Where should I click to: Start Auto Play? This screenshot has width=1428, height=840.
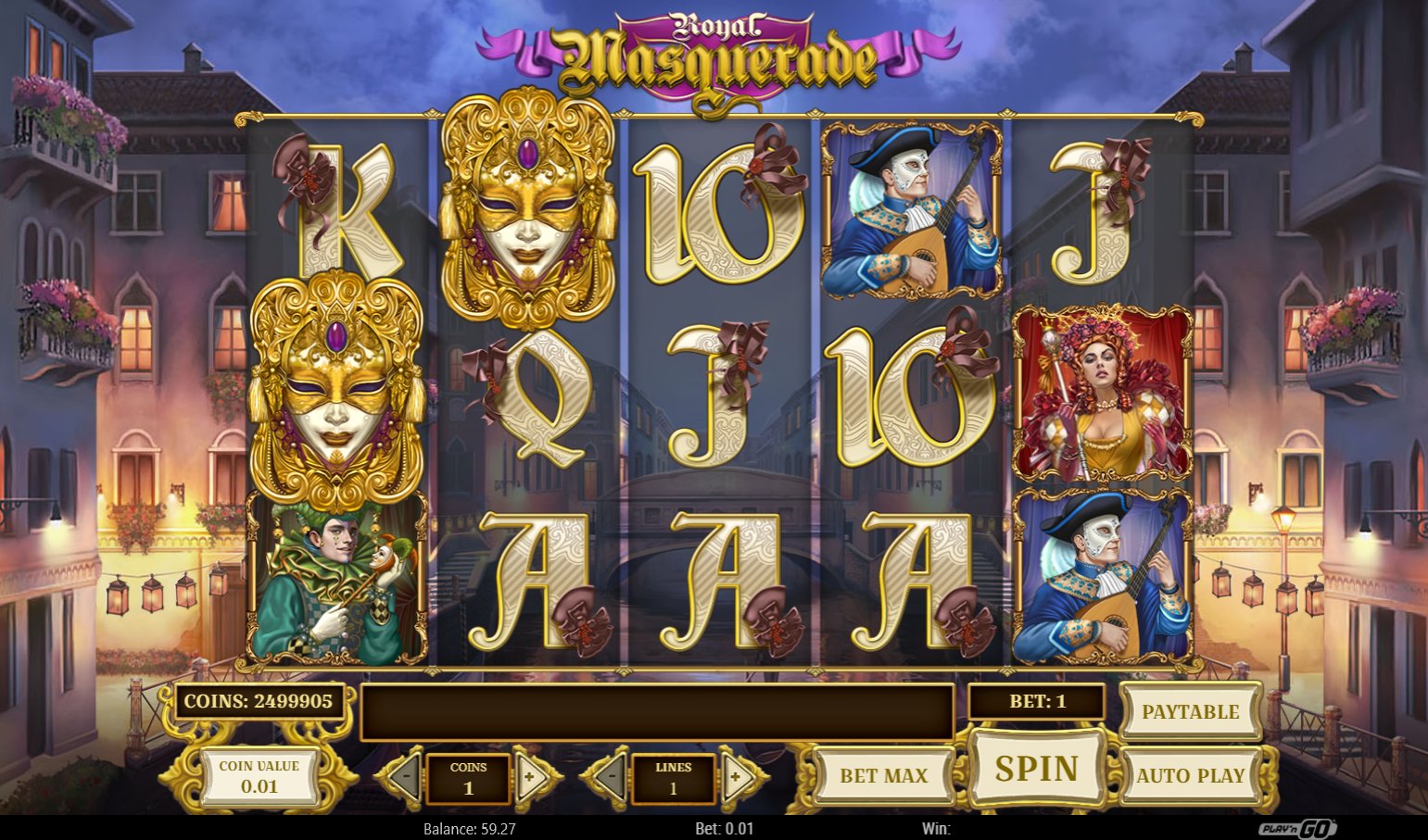[x=1190, y=775]
